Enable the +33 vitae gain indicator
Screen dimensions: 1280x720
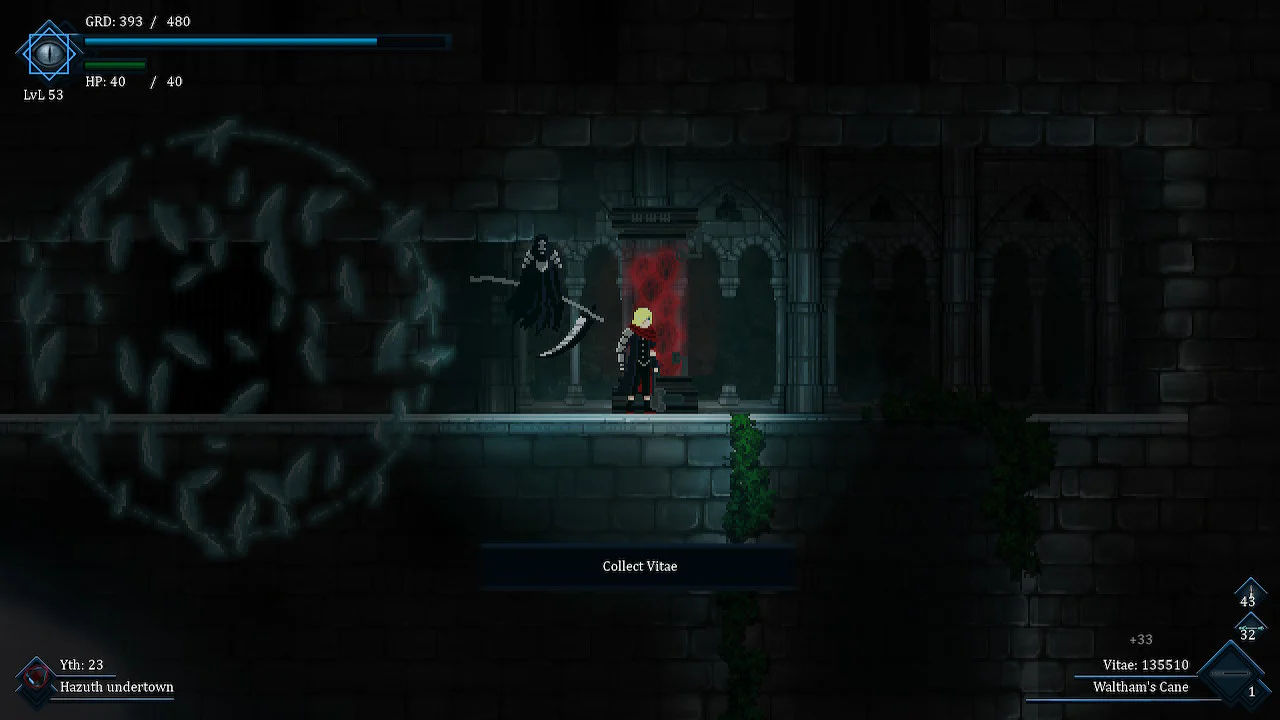pyautogui.click(x=1142, y=639)
